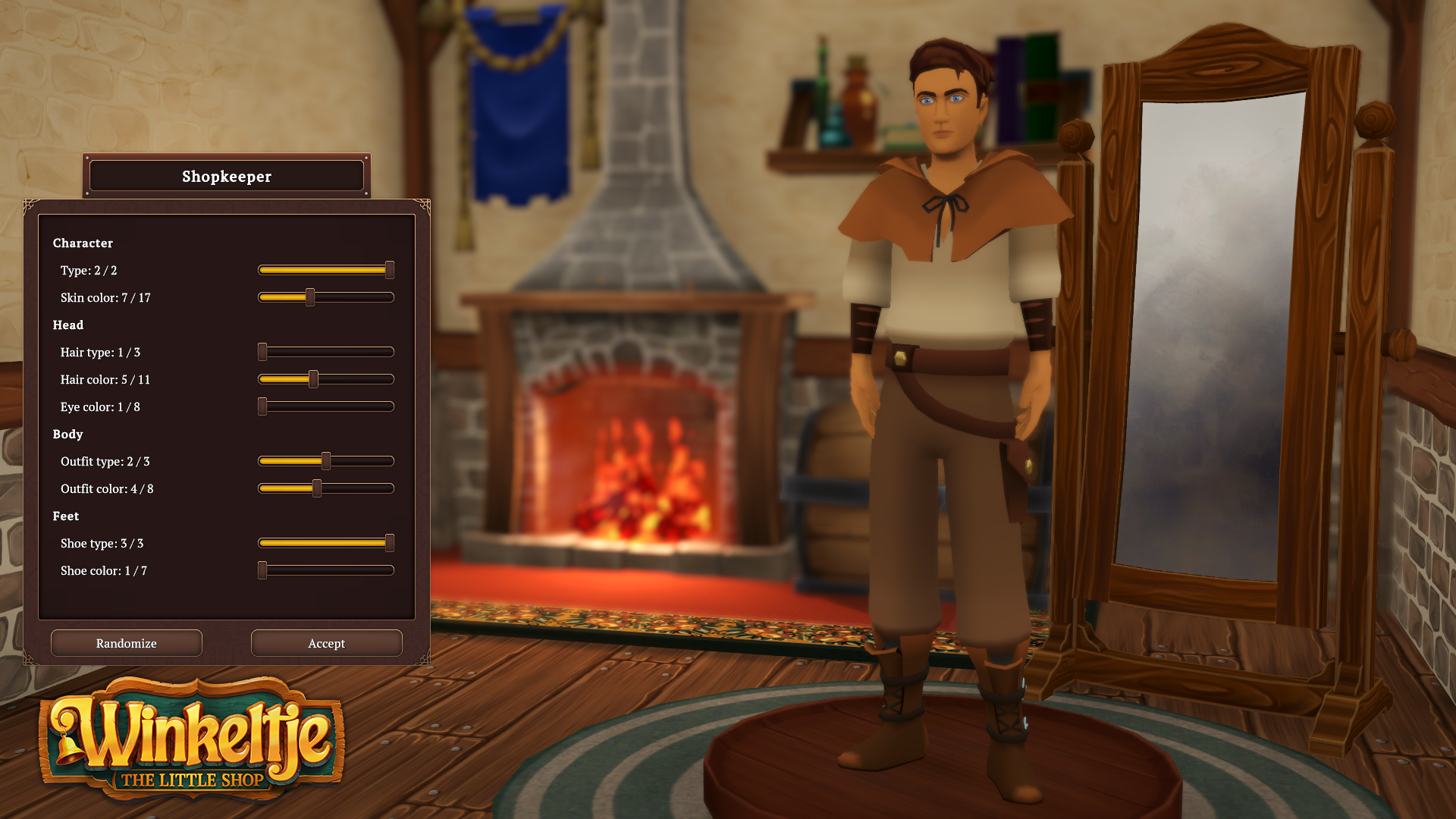Click the Shoe type slider track

pos(326,543)
